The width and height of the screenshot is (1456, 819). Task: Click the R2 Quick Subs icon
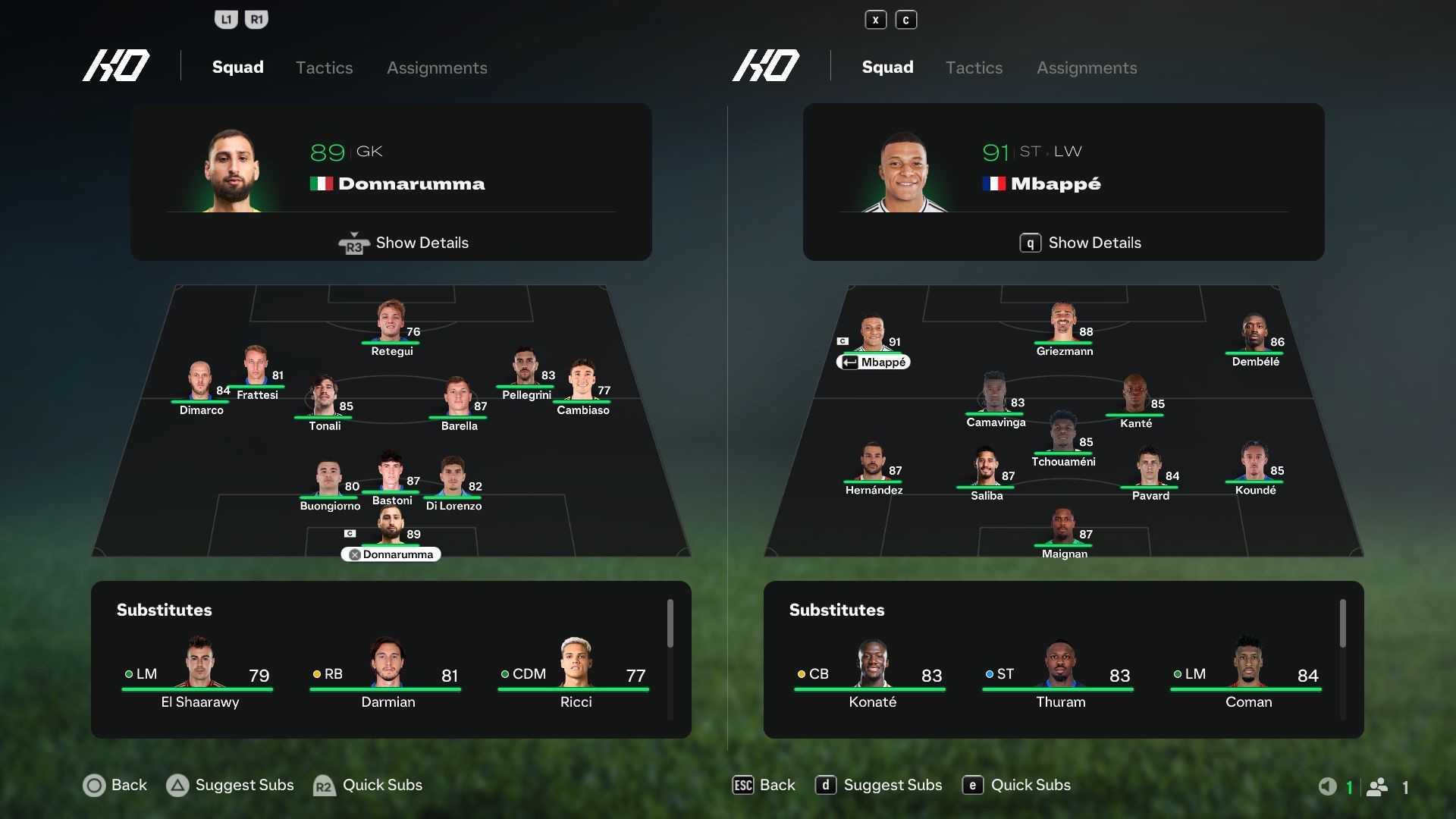(x=323, y=786)
